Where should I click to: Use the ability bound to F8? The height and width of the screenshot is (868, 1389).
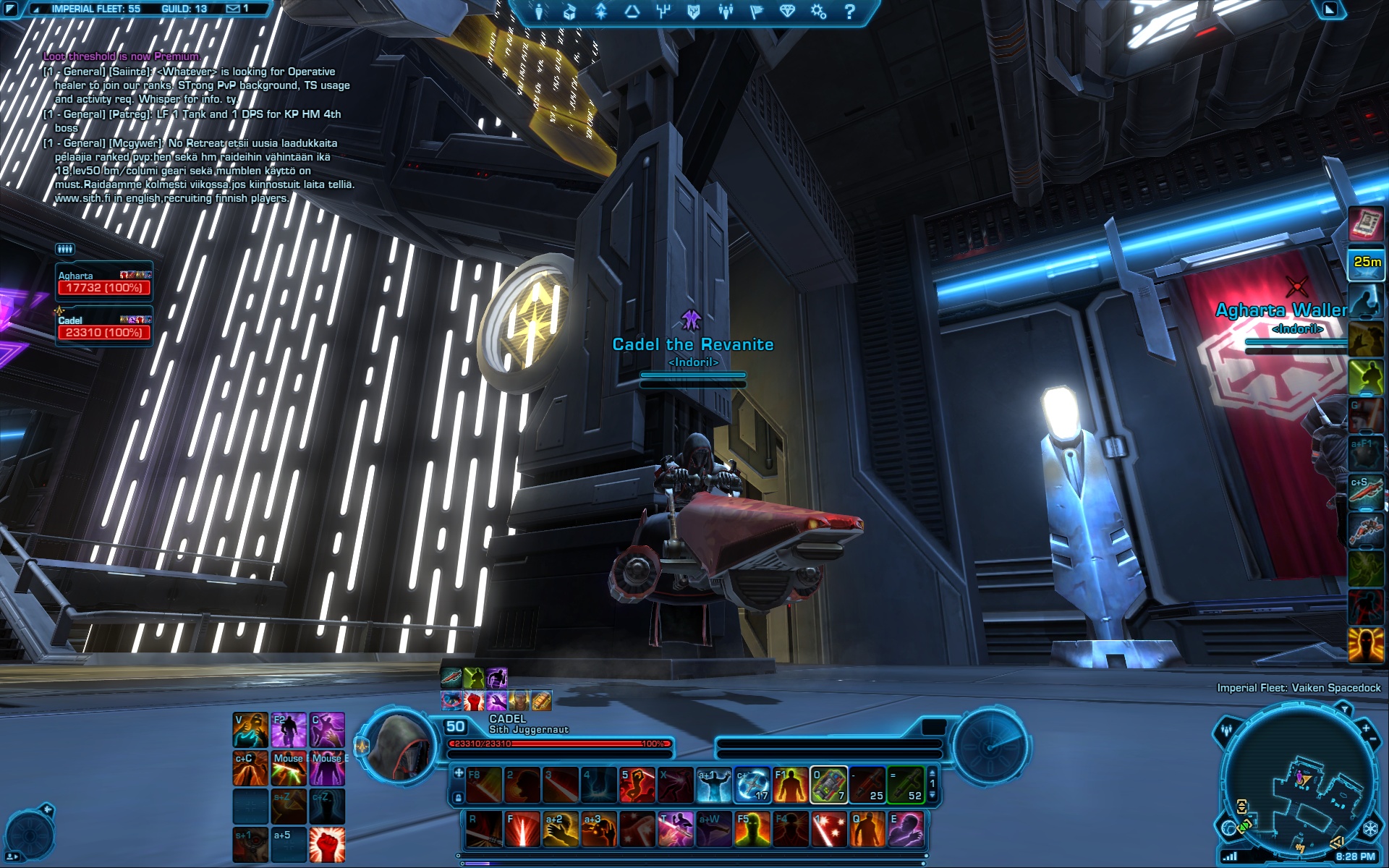click(484, 785)
